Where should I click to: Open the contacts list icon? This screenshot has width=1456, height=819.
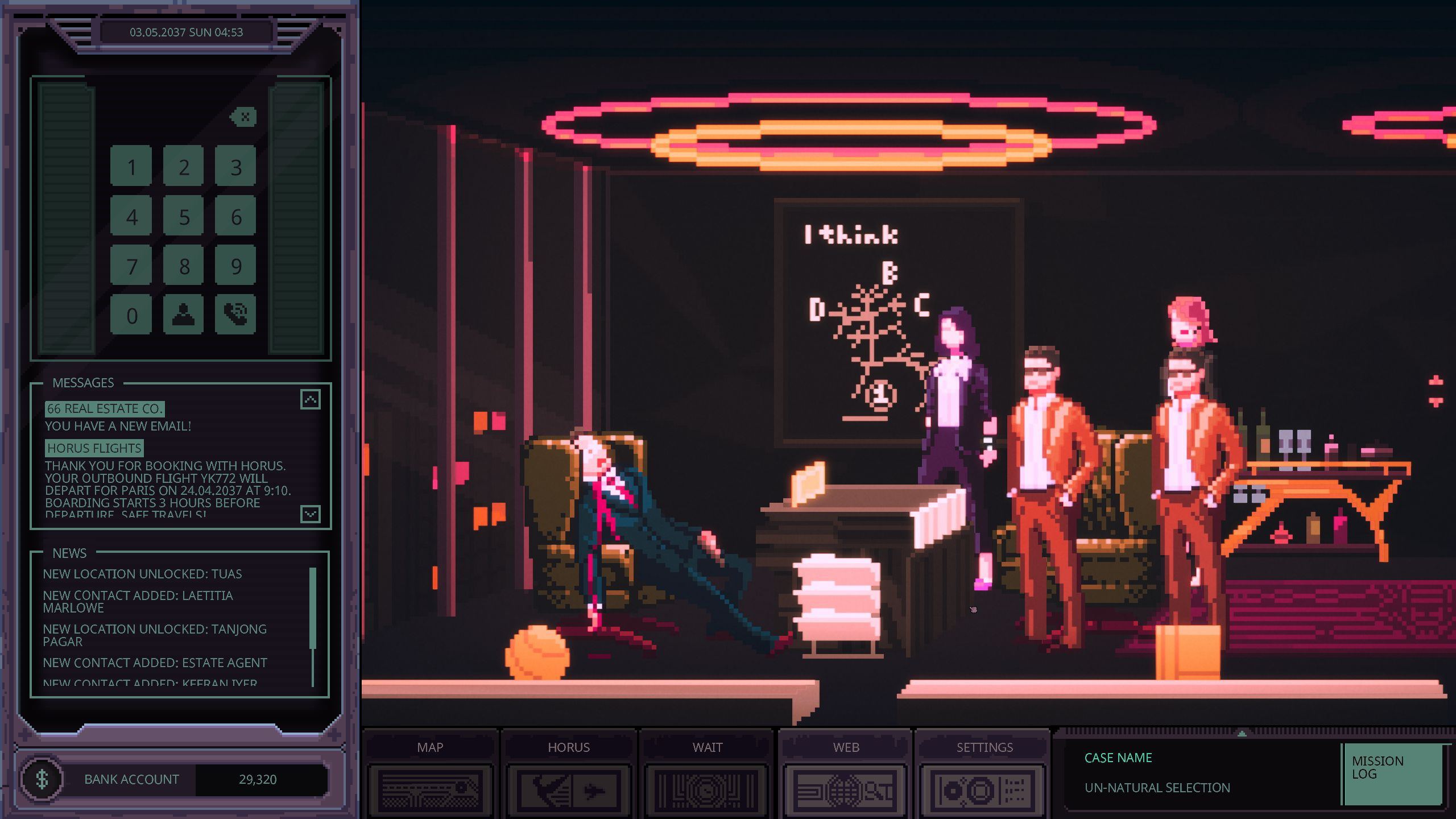[184, 315]
